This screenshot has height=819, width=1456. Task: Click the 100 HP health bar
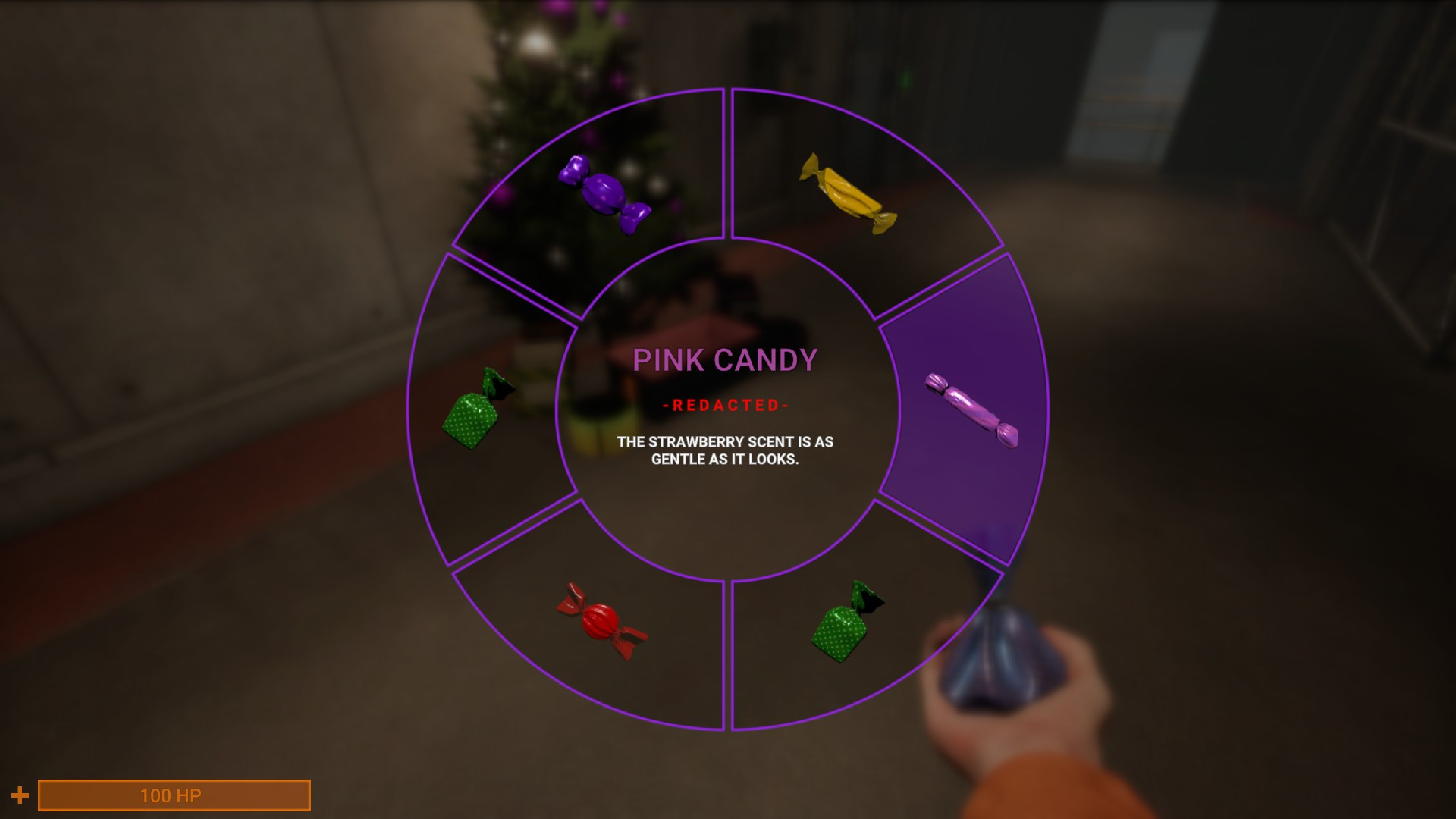173,795
